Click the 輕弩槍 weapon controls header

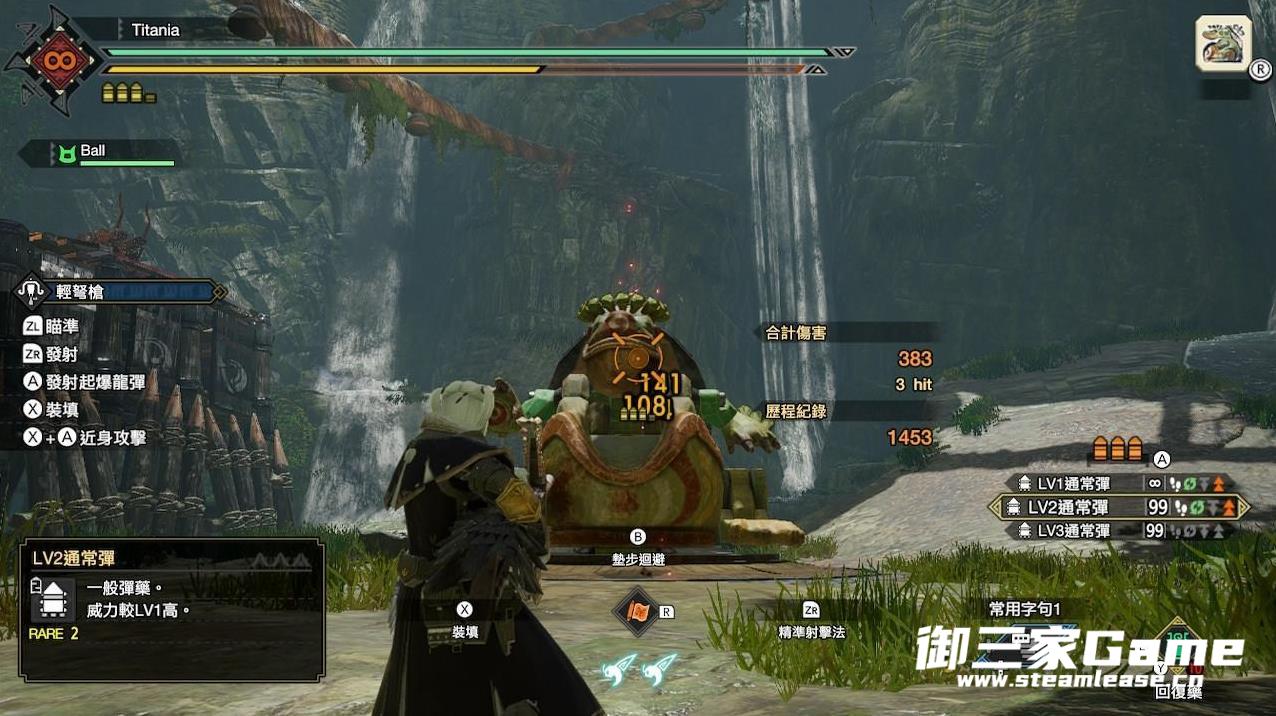pos(118,292)
